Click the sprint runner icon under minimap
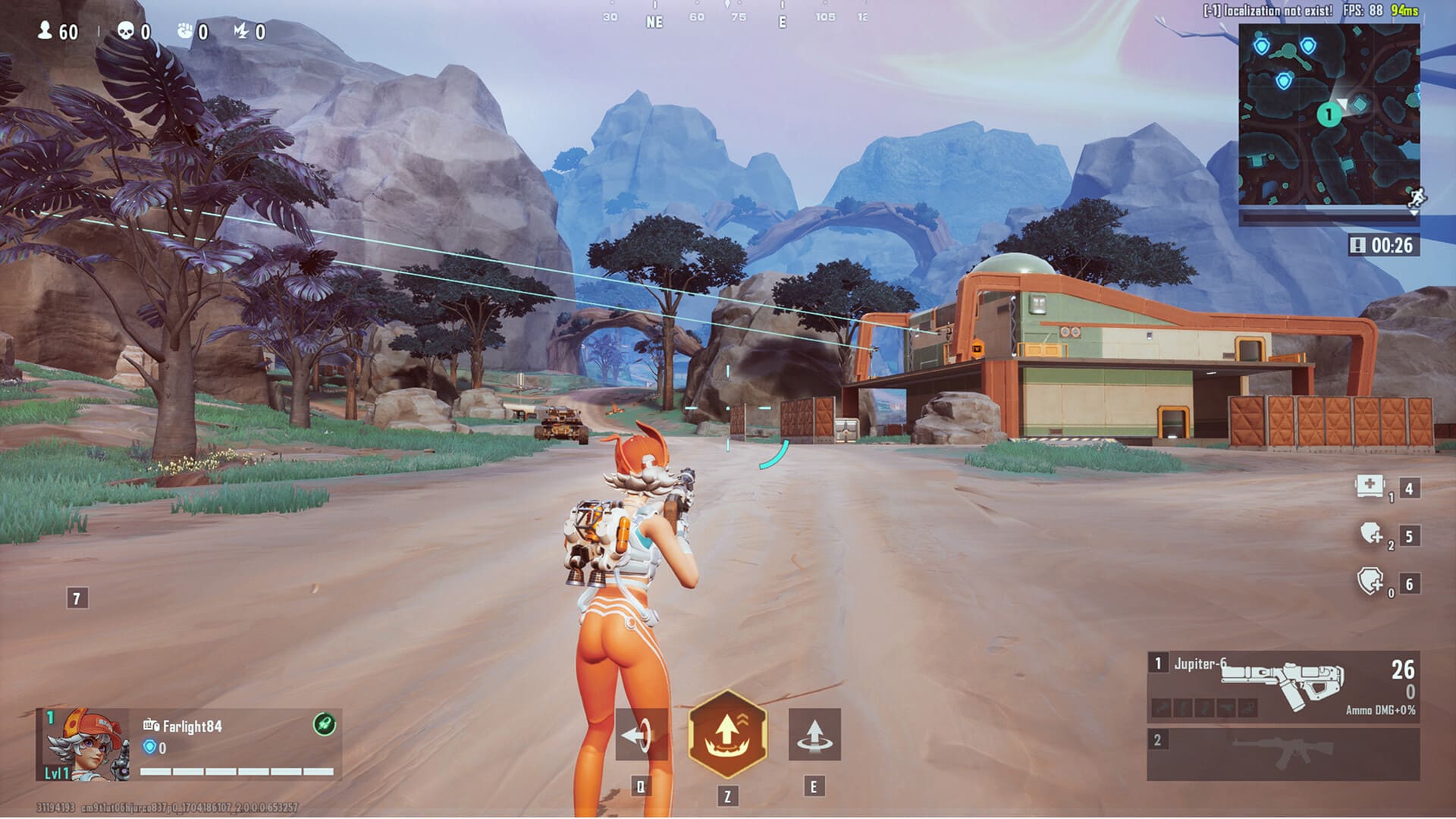This screenshot has height=819, width=1456. 1416,199
